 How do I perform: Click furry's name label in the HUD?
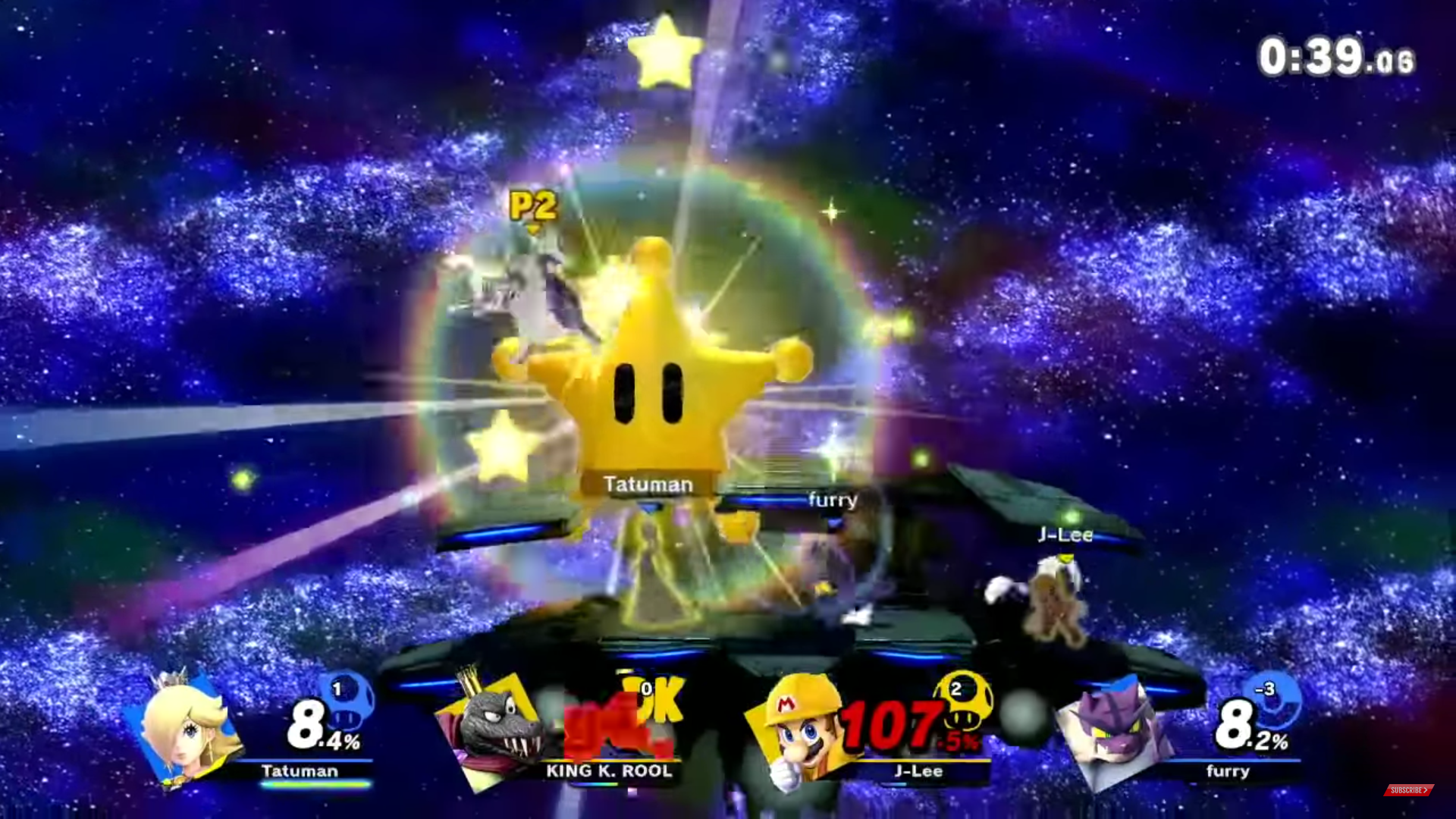click(x=1228, y=771)
